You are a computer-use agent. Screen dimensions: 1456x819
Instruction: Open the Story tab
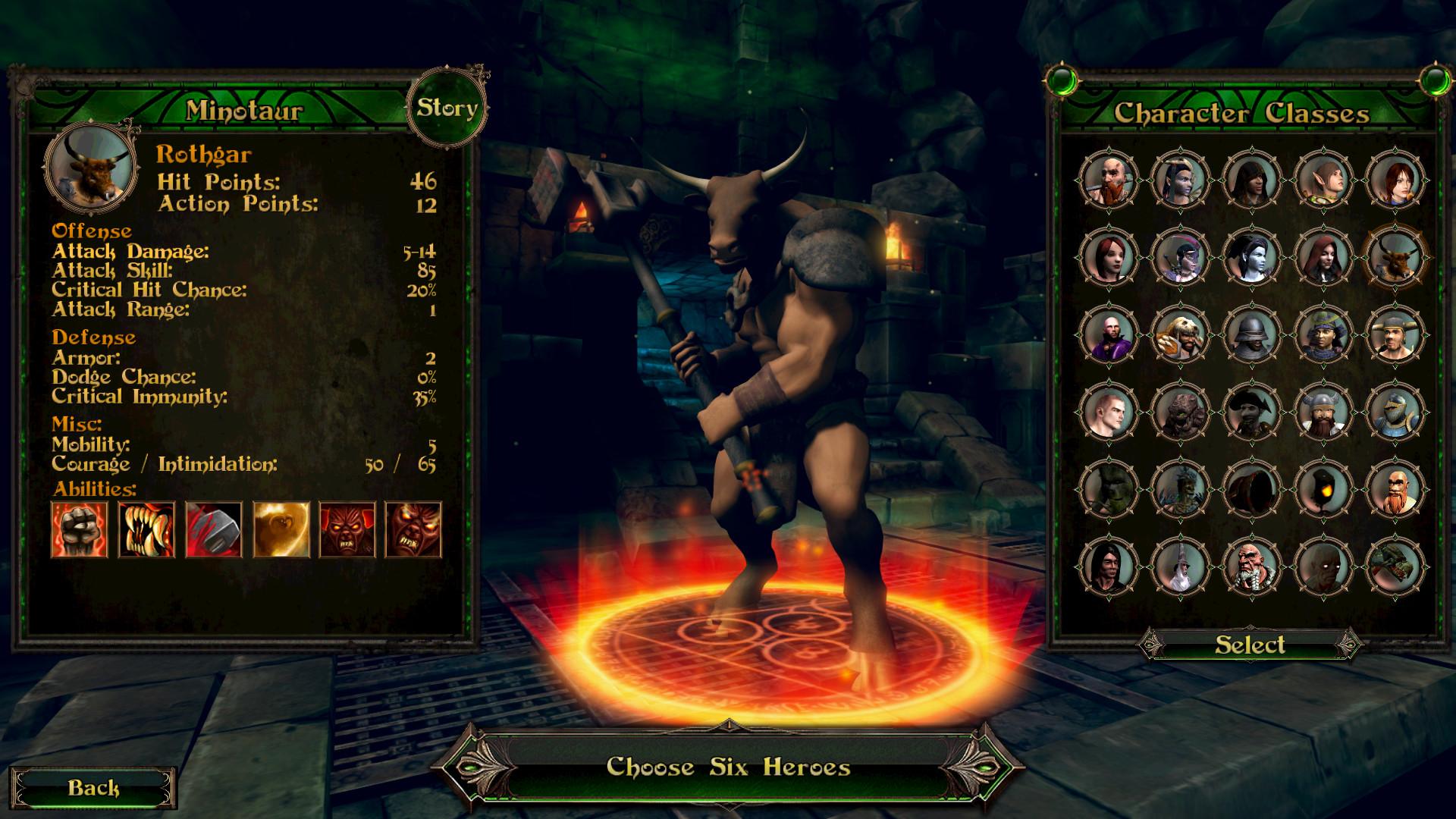coord(447,106)
